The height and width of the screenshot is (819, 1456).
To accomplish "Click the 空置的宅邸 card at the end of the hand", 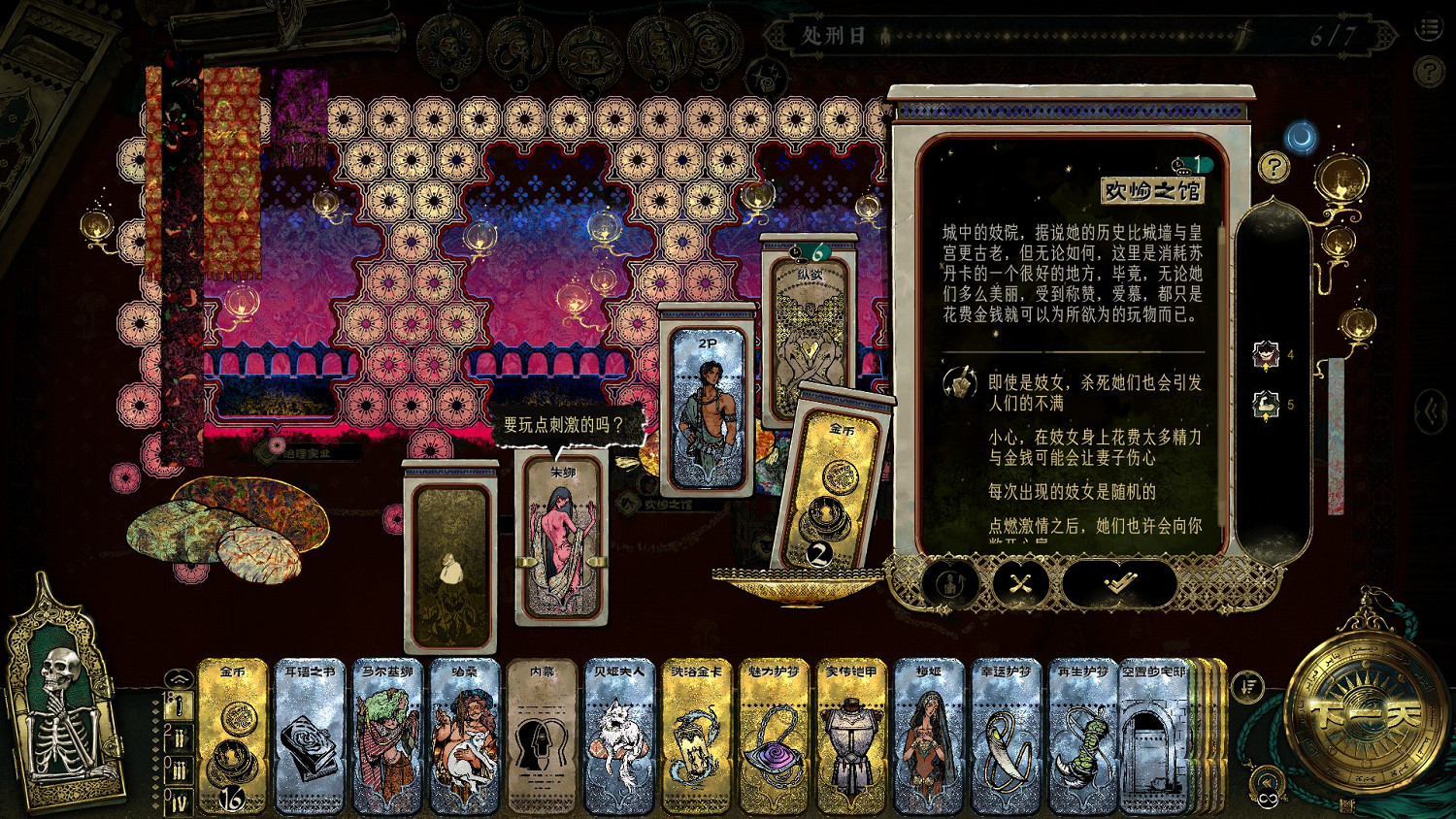I will tap(1153, 737).
